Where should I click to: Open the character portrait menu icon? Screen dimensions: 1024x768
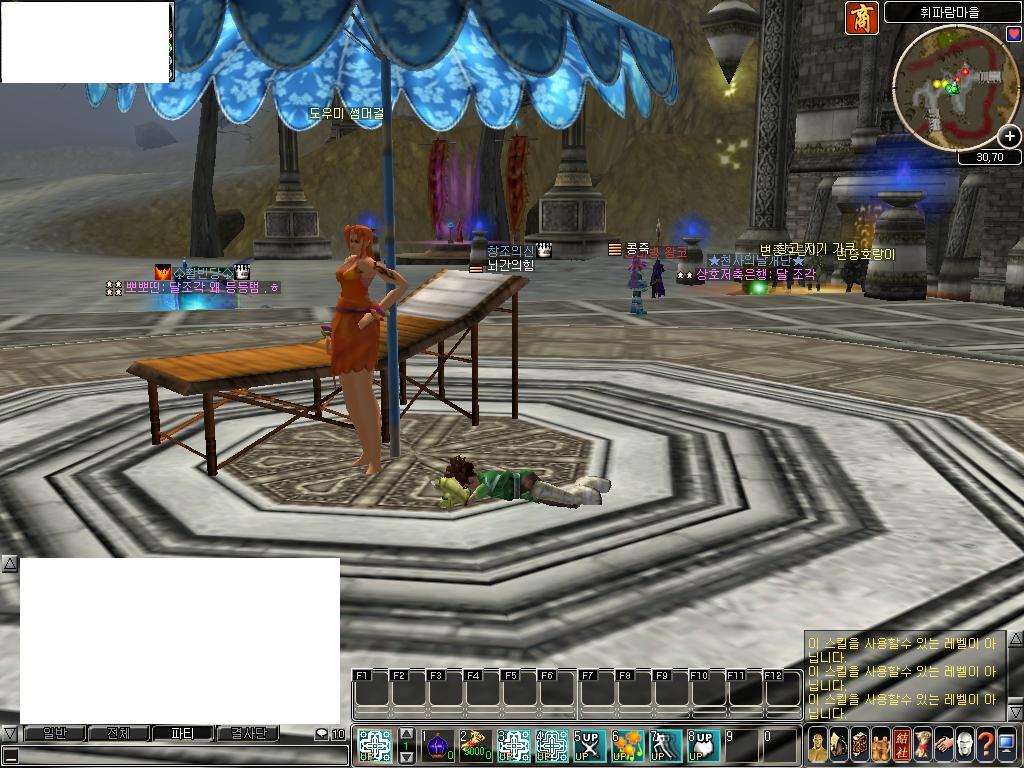(x=818, y=745)
